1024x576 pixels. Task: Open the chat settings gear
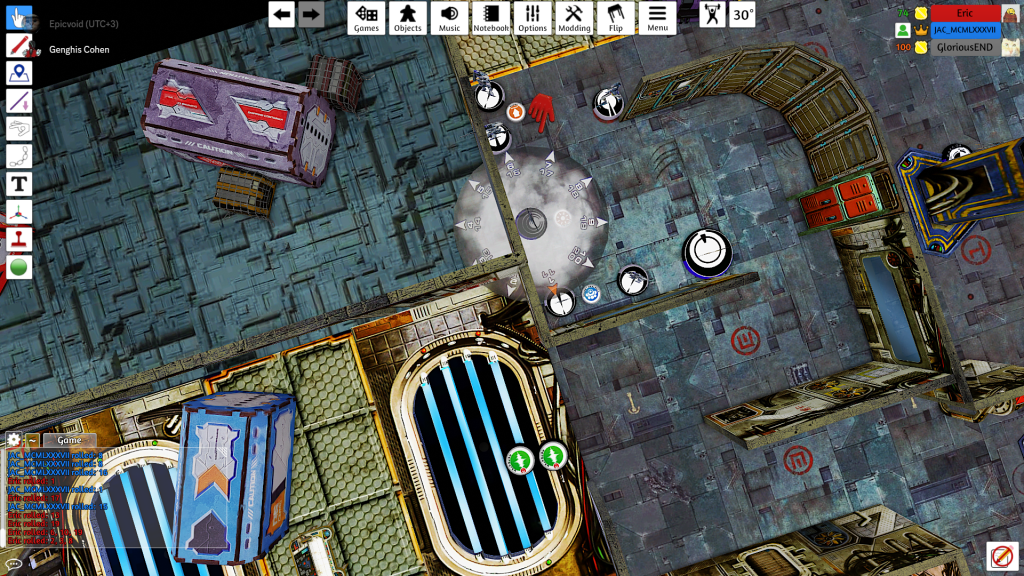[13, 440]
